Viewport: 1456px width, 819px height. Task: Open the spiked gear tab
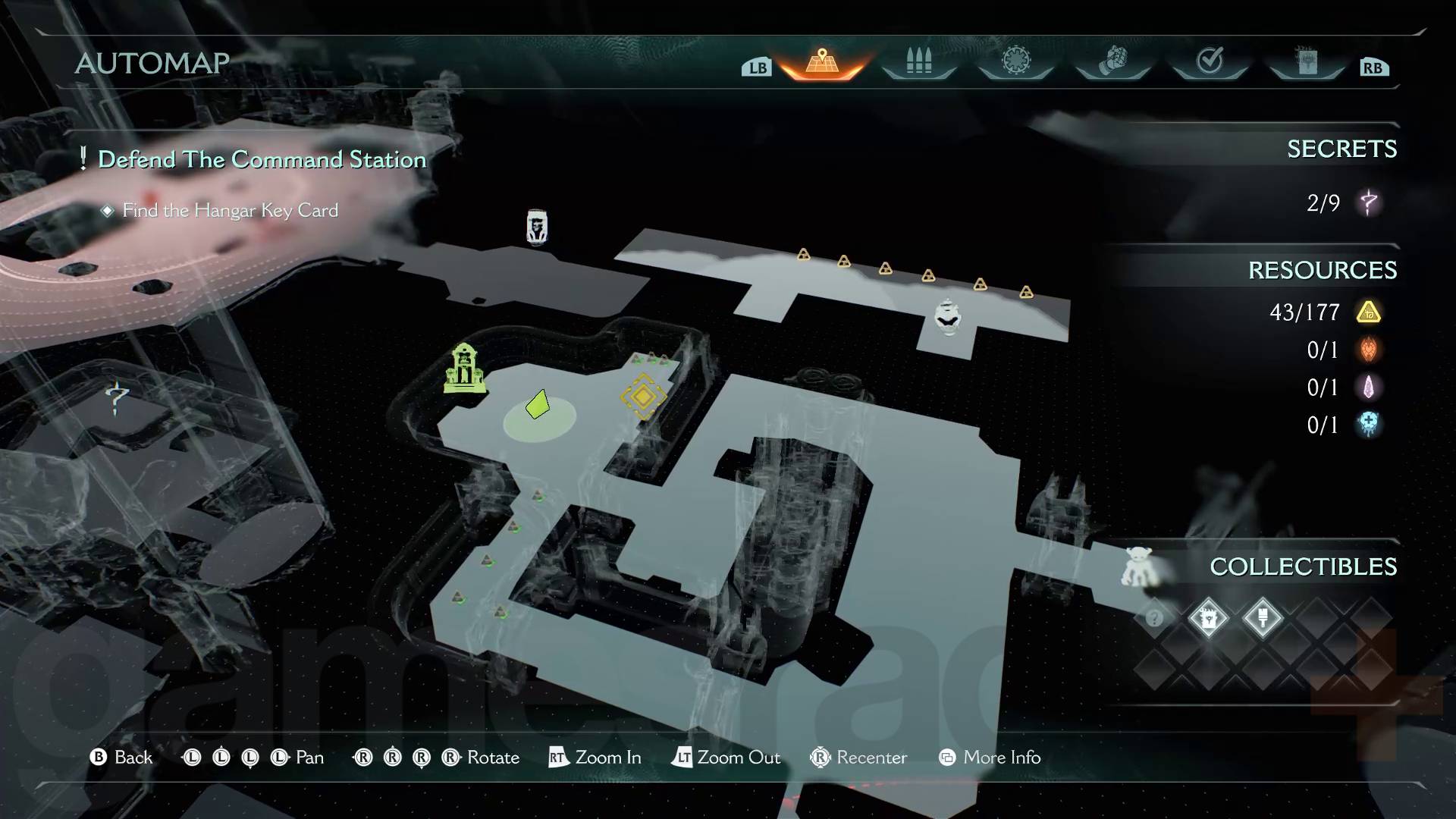pyautogui.click(x=1015, y=61)
